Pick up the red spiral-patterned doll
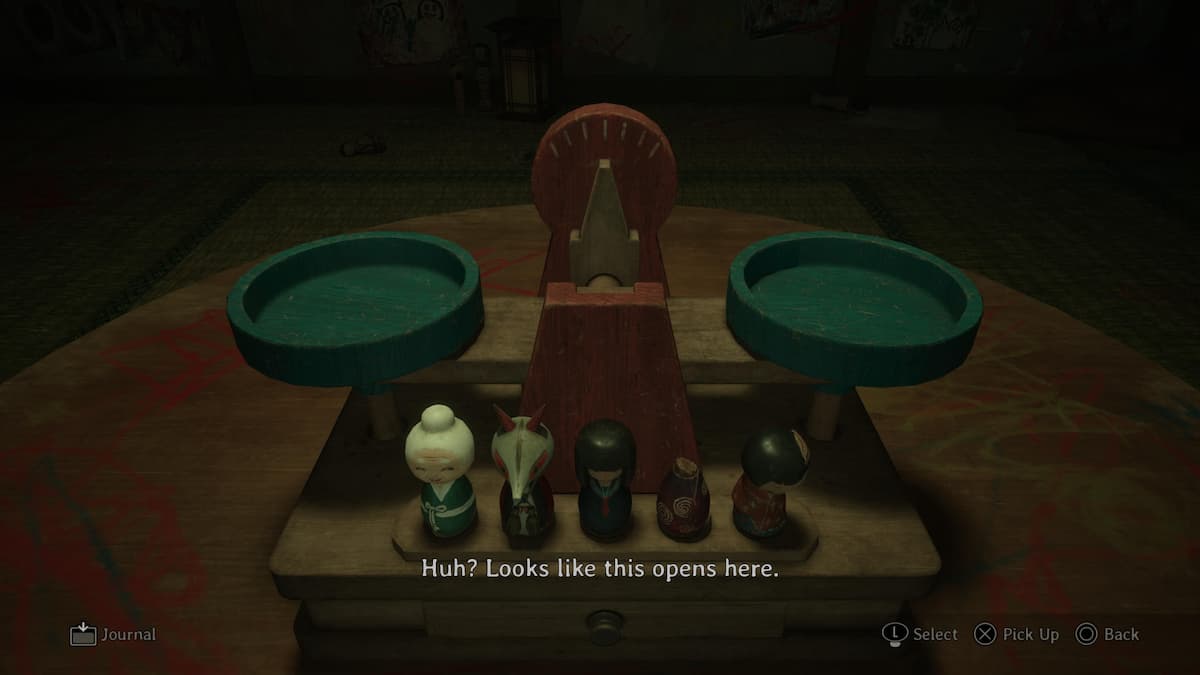This screenshot has width=1200, height=675. (x=684, y=498)
